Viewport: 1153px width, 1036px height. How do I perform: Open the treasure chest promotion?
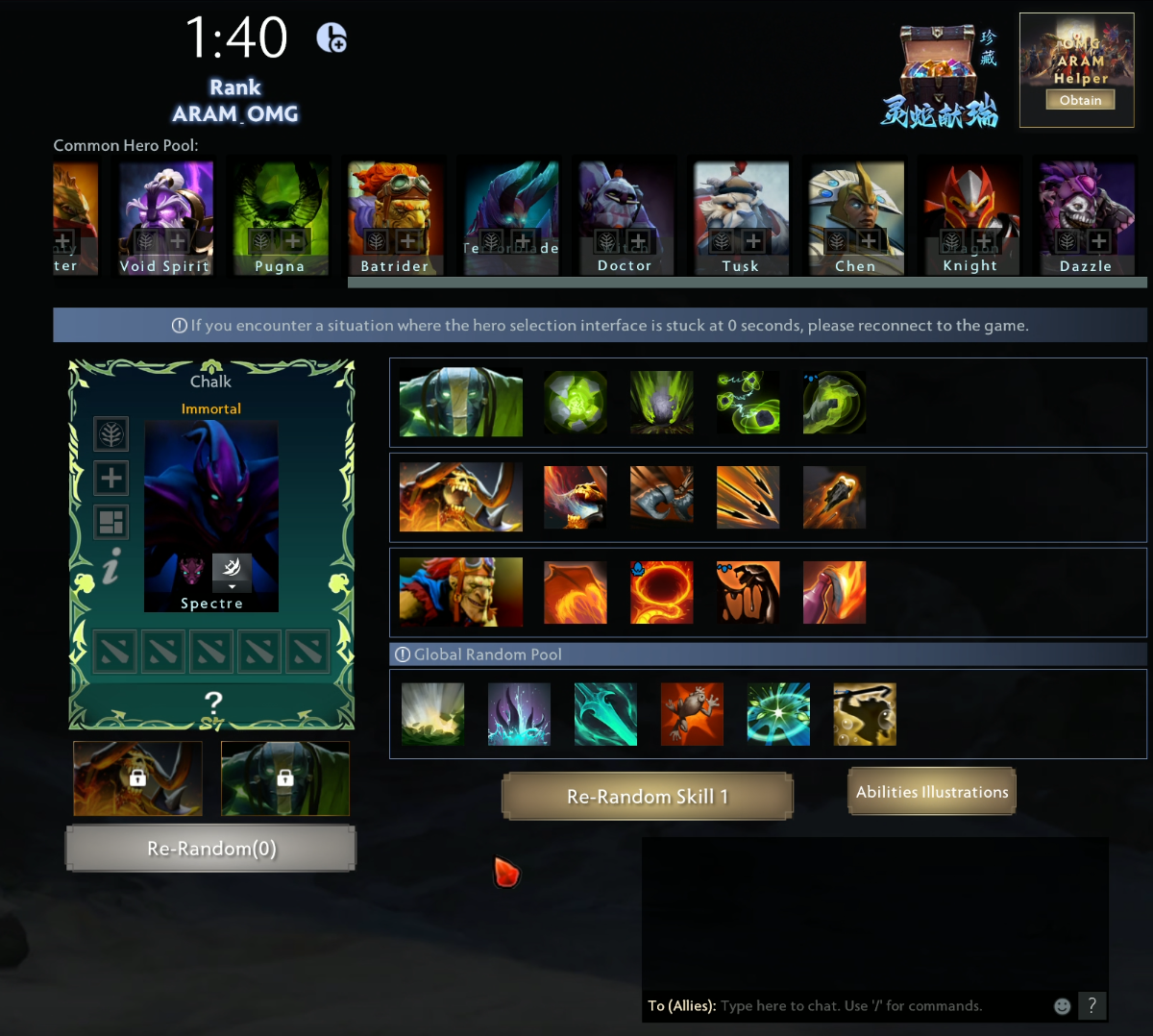[939, 76]
